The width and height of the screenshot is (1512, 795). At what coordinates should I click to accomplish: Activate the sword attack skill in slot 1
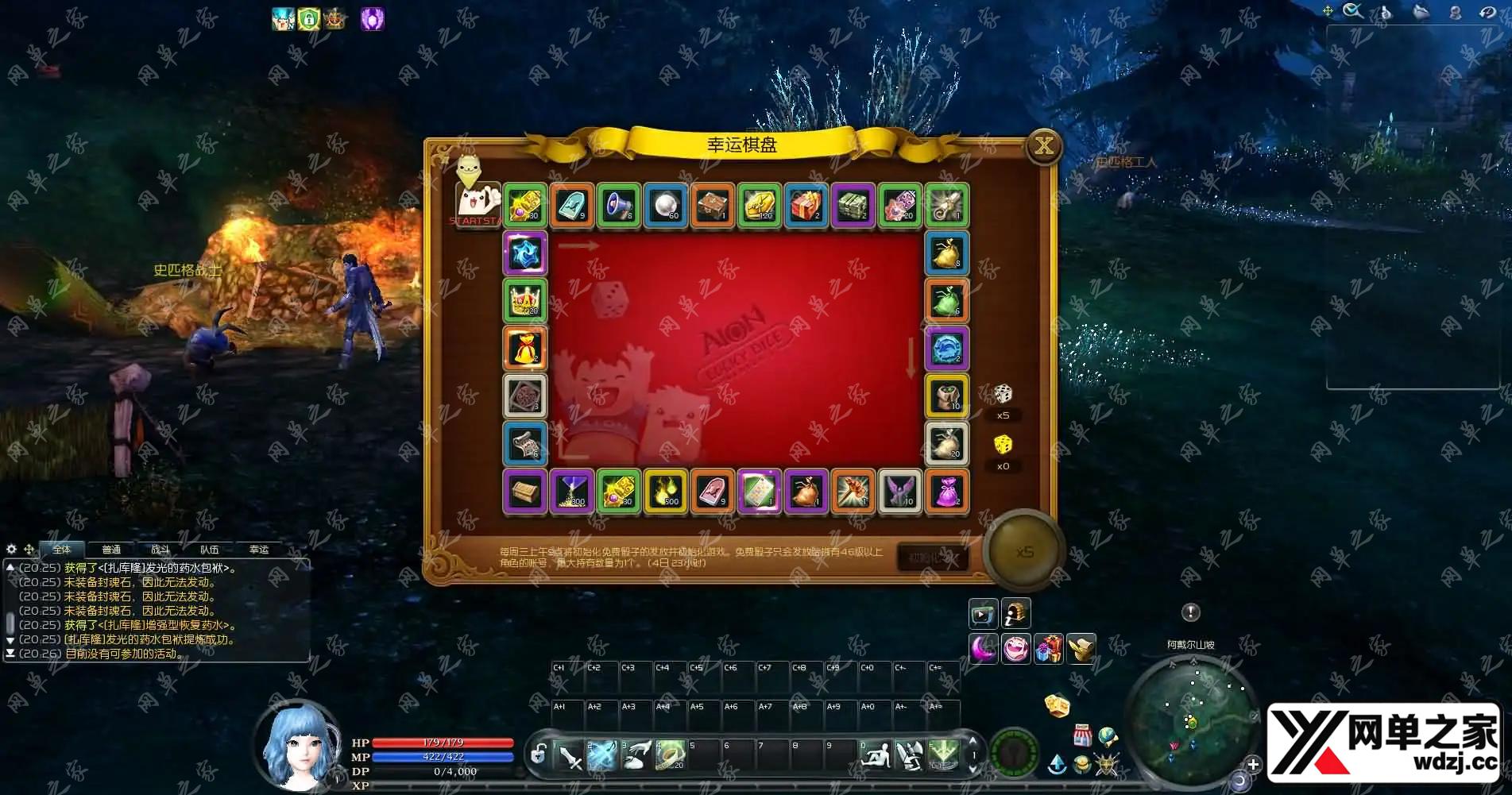pos(569,755)
